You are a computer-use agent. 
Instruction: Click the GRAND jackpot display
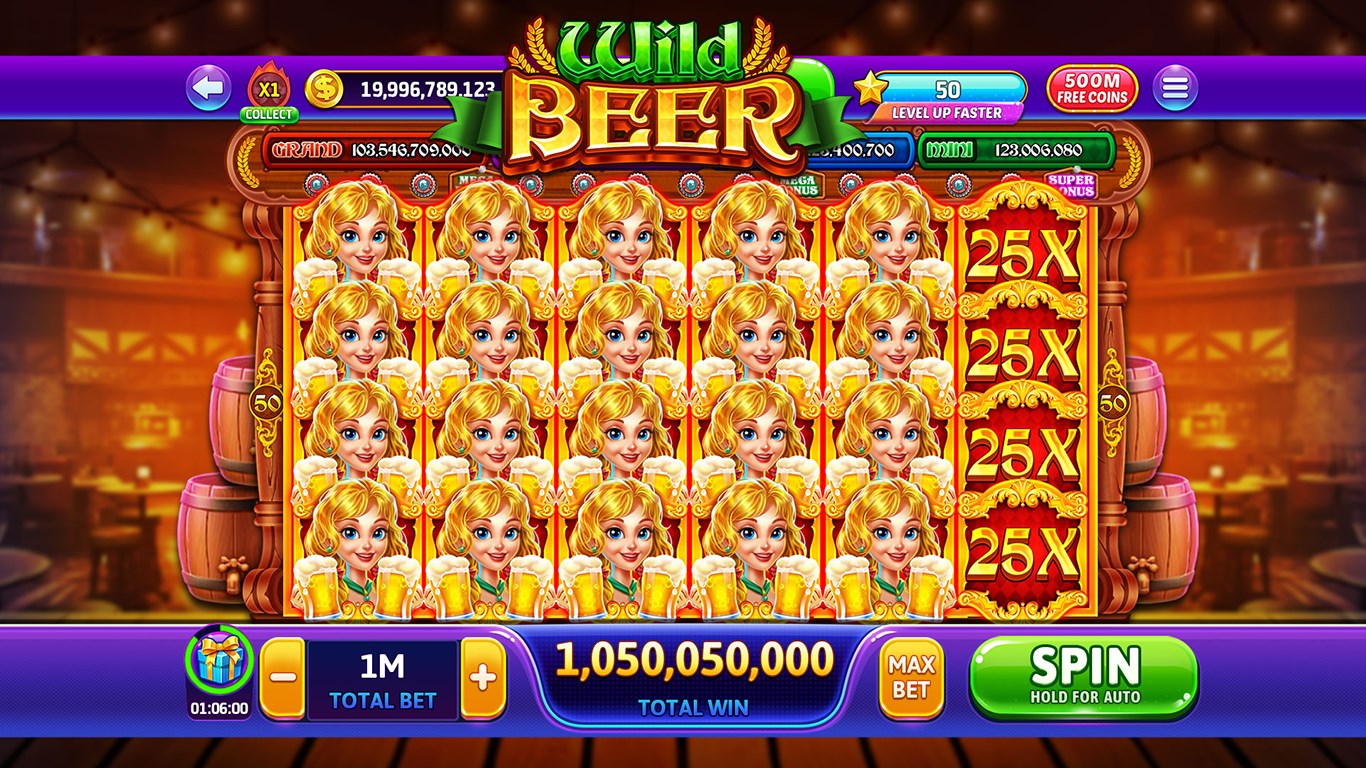click(380, 150)
